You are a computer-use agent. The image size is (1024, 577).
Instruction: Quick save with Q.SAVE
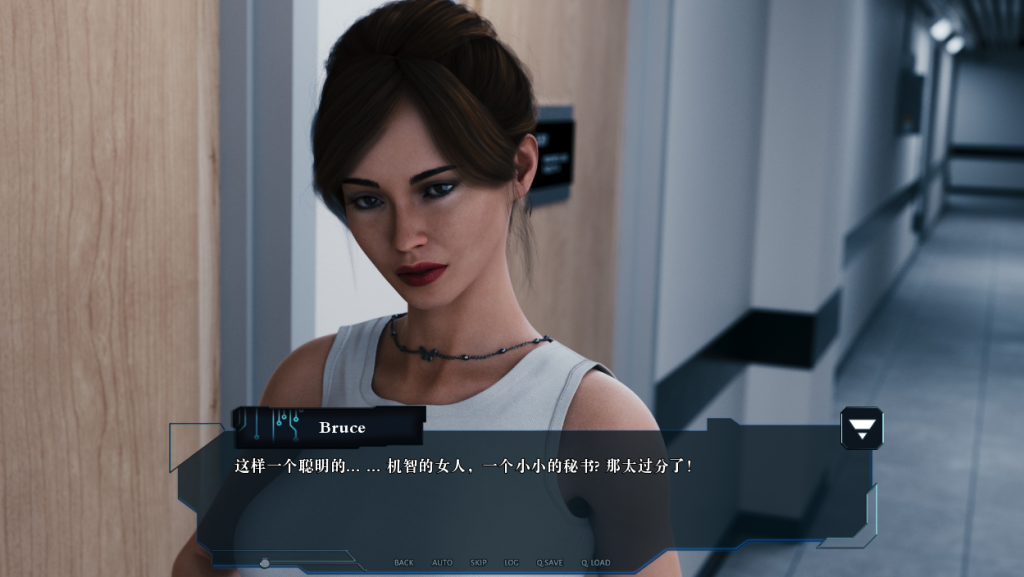[x=550, y=563]
